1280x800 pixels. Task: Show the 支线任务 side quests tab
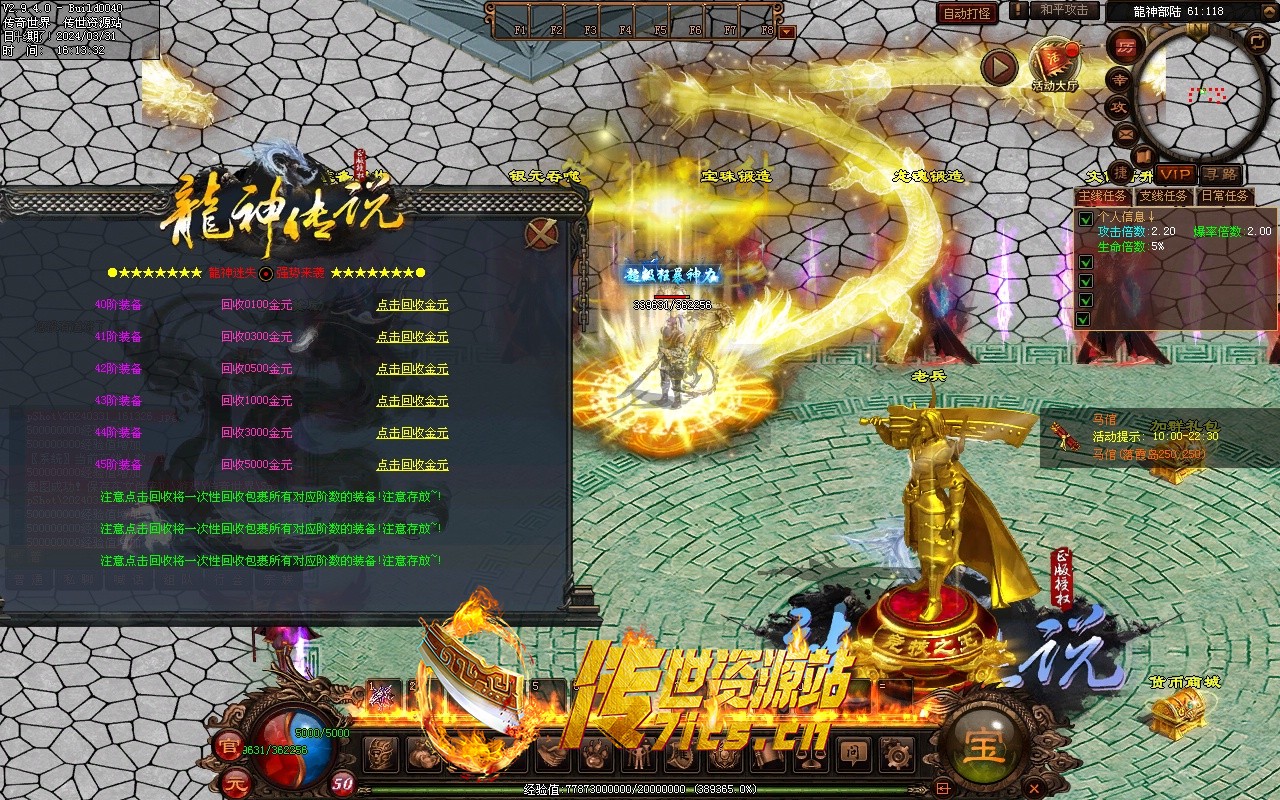(1164, 196)
